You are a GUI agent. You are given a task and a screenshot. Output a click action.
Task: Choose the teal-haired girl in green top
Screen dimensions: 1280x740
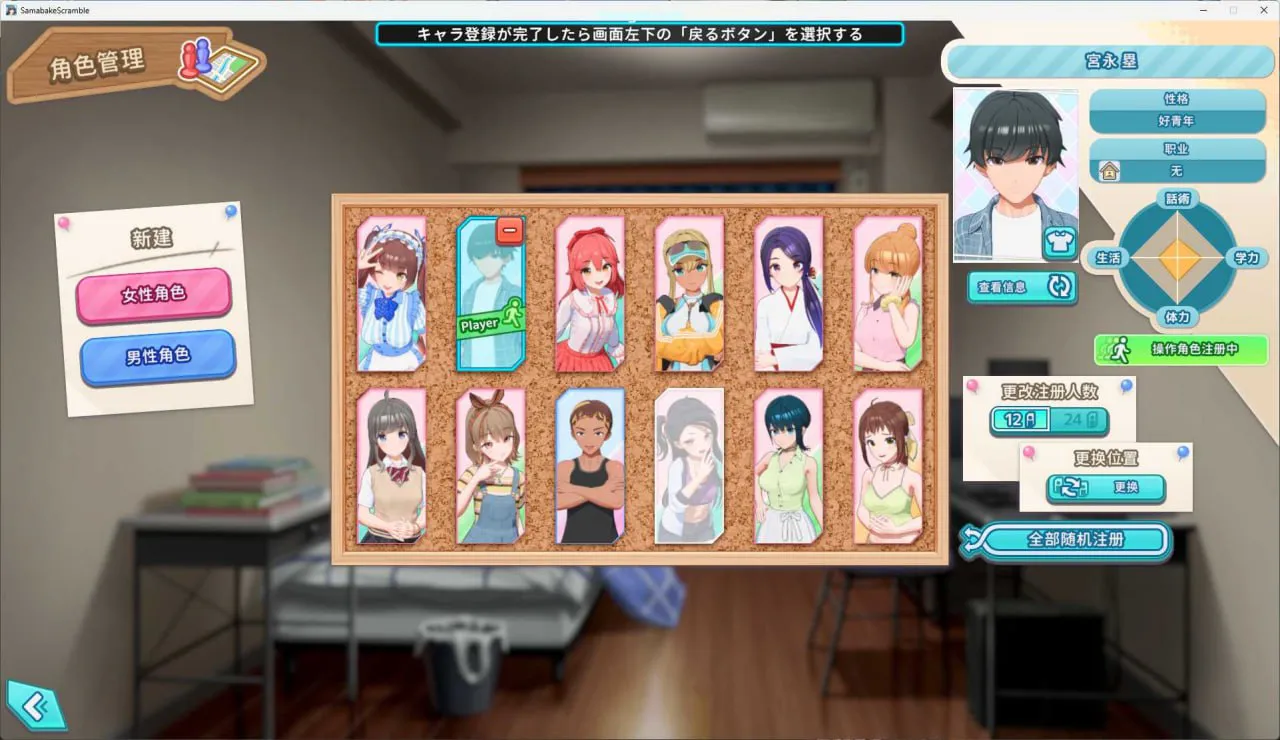(788, 466)
